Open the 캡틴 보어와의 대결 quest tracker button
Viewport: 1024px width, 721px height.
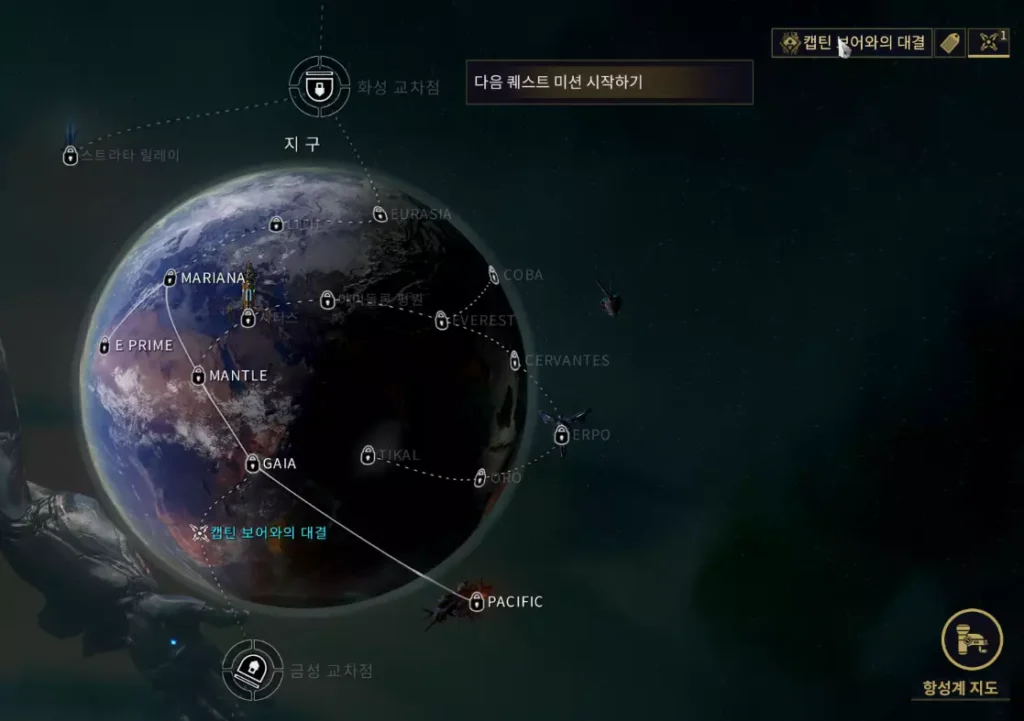851,43
